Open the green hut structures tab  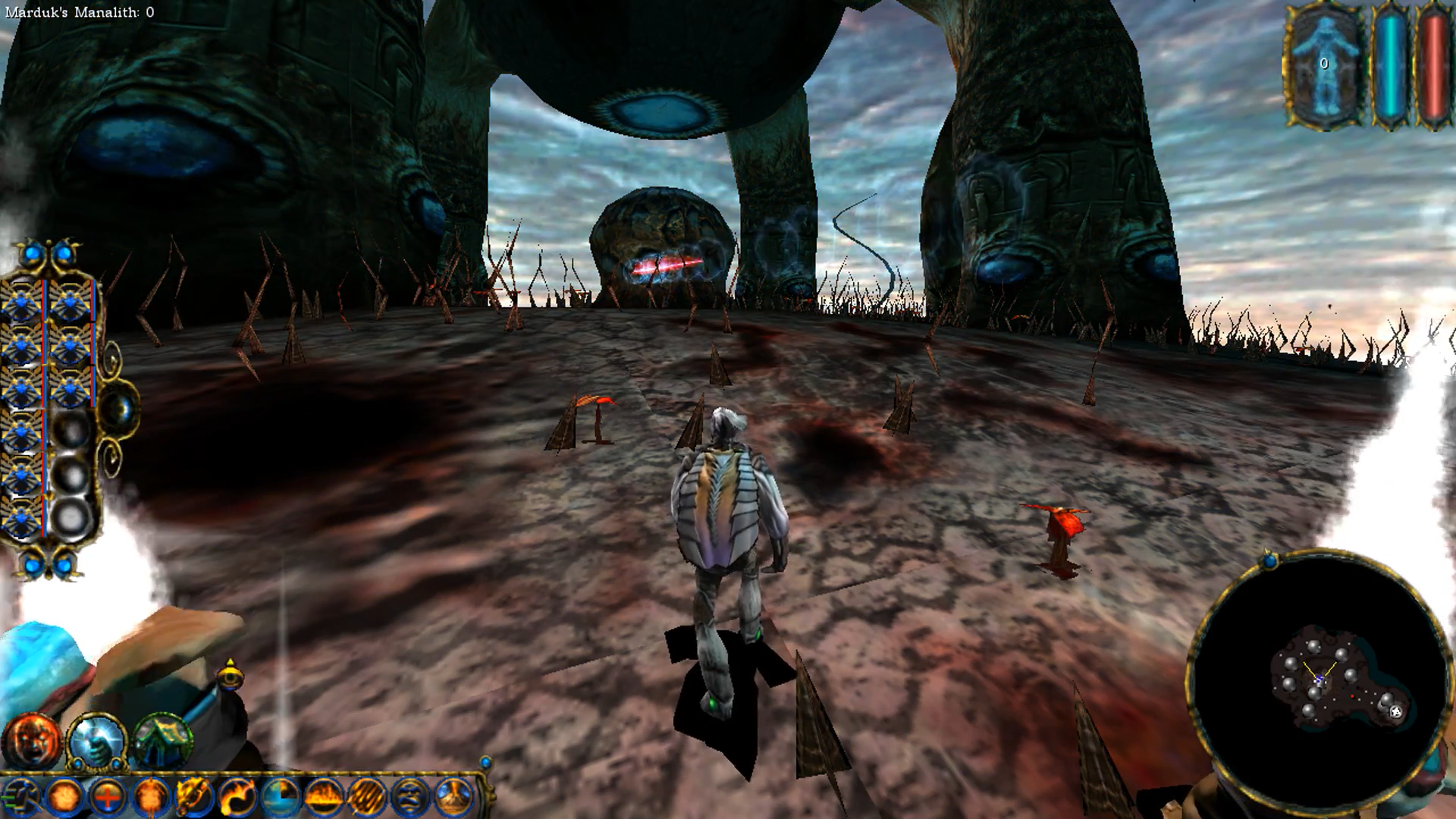pos(162,741)
